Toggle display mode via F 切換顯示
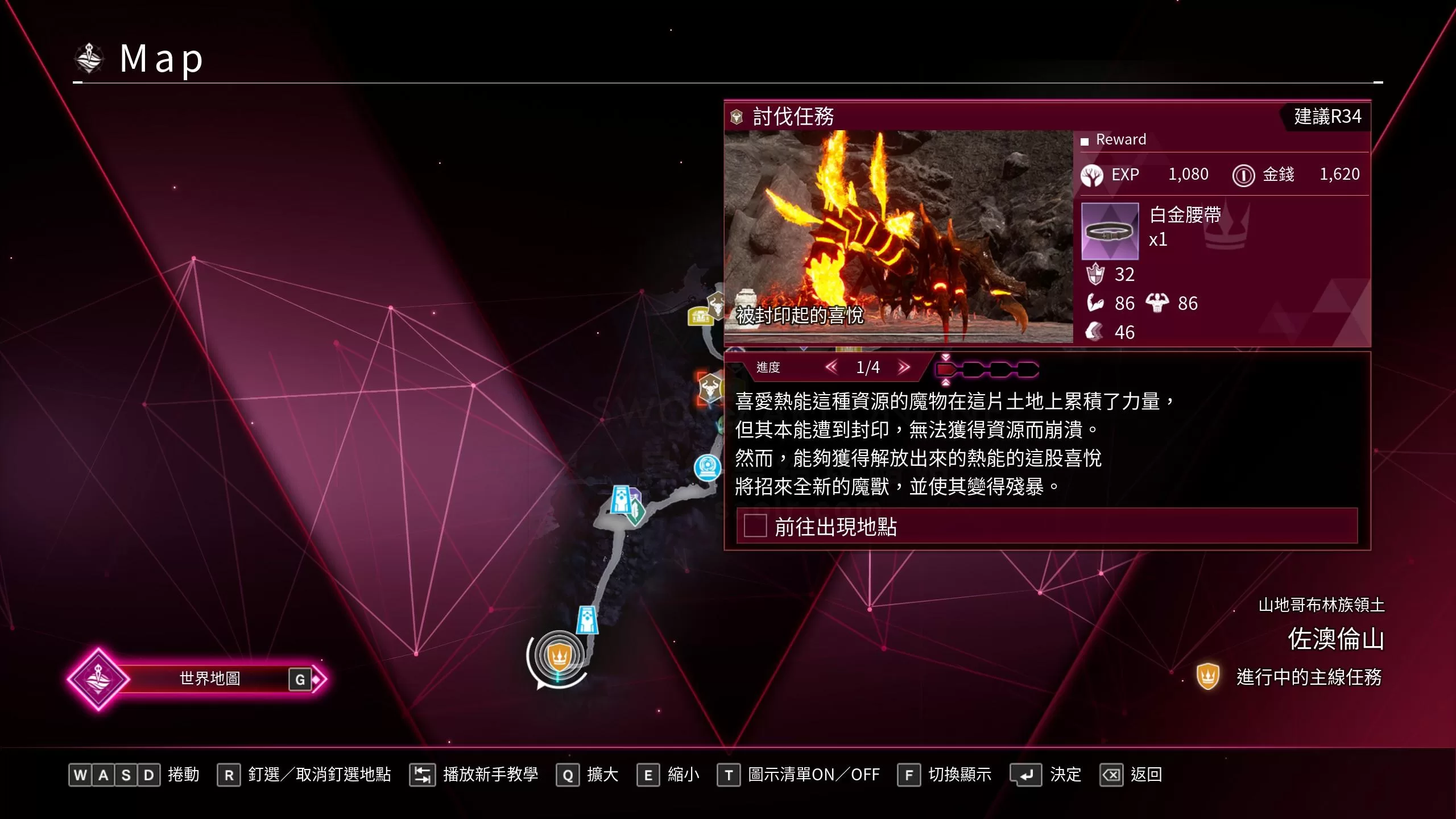1456x819 pixels. 910,774
